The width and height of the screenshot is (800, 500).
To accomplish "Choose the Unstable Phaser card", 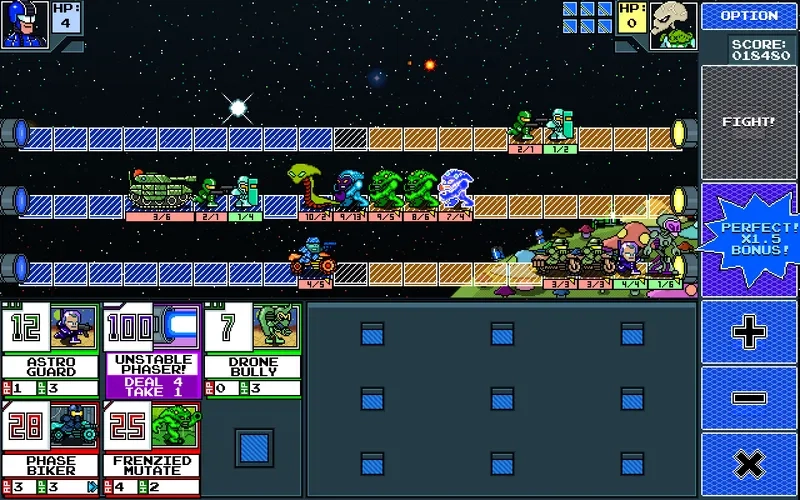I will pos(153,349).
